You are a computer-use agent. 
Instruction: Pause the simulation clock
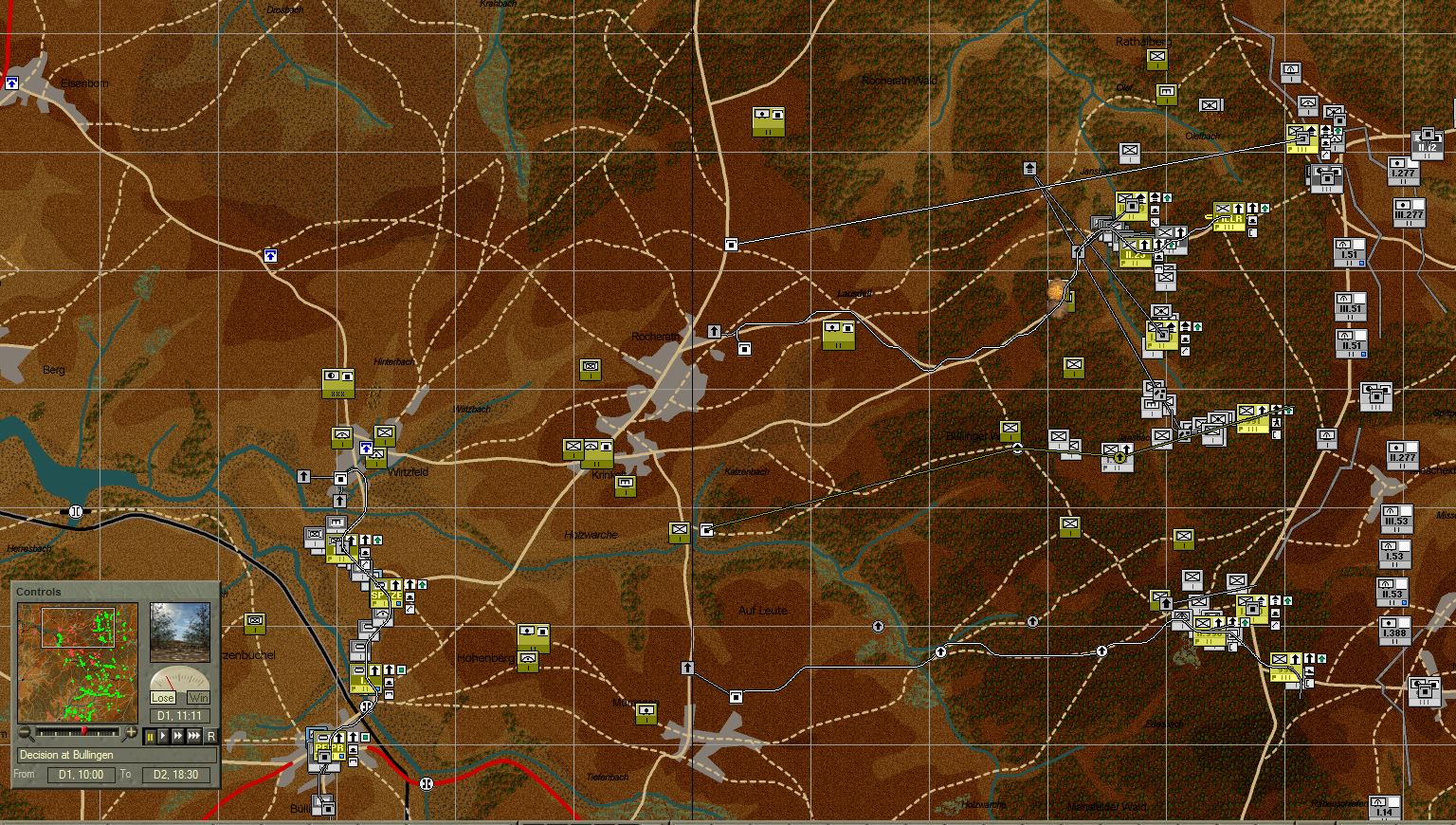point(150,737)
